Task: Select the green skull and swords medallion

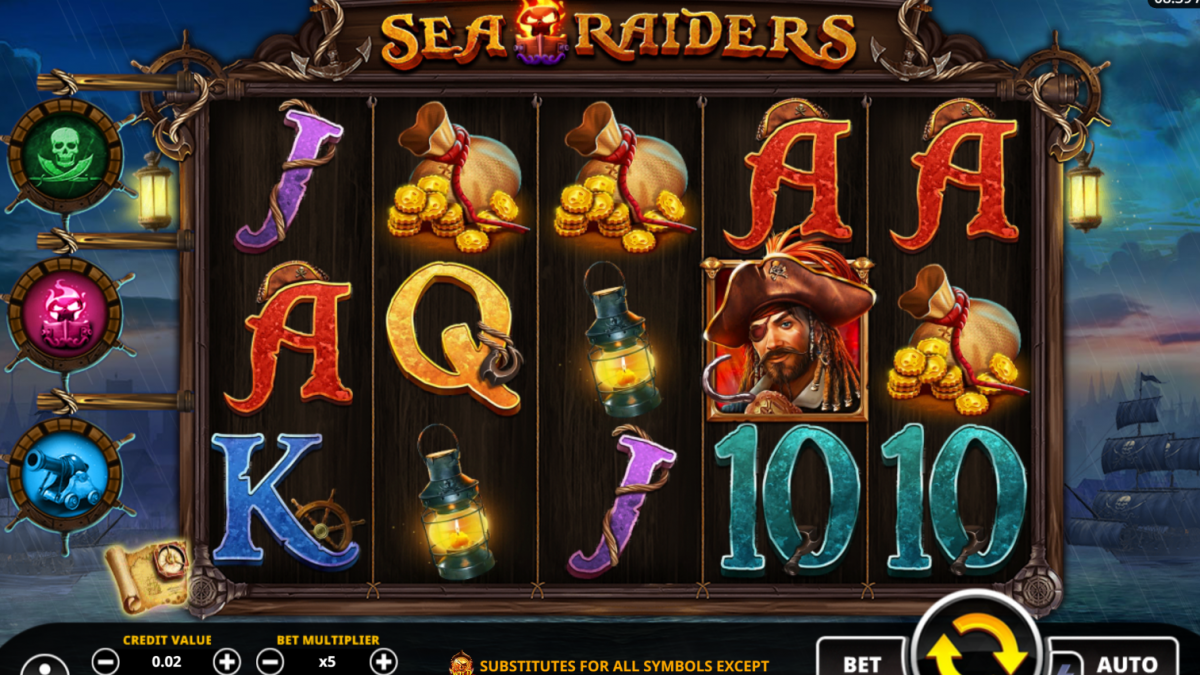Action: click(x=66, y=156)
